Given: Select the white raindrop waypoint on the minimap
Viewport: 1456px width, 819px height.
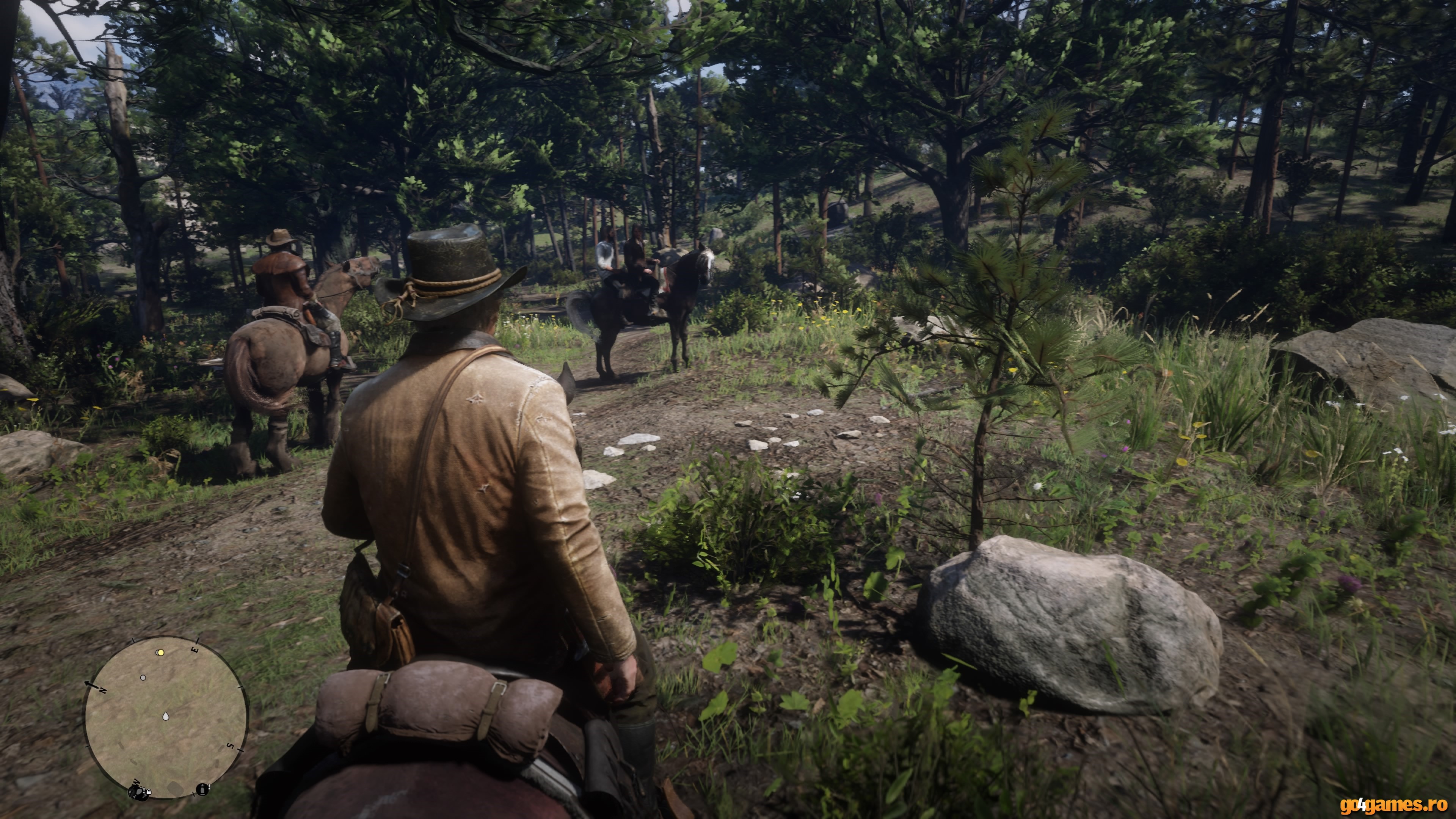Looking at the screenshot, I should click(166, 716).
